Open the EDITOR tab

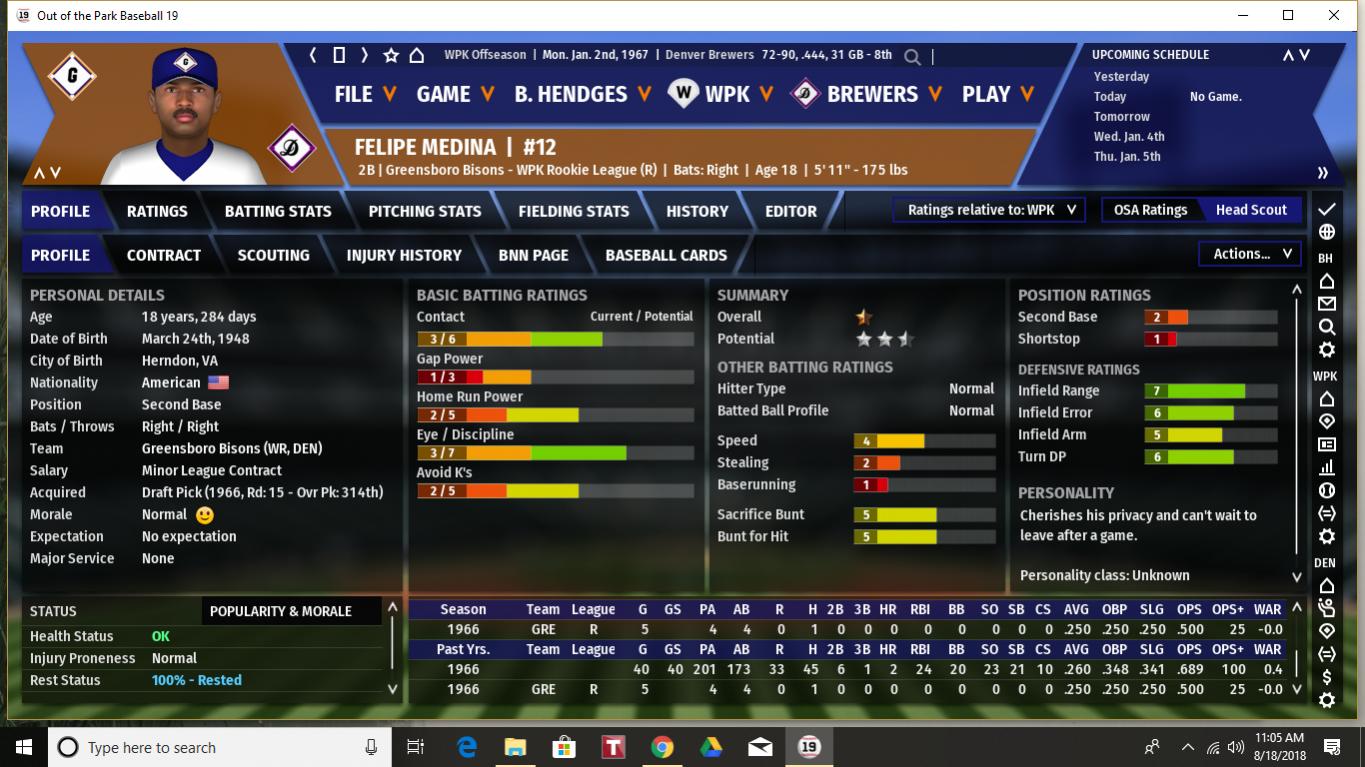point(791,211)
